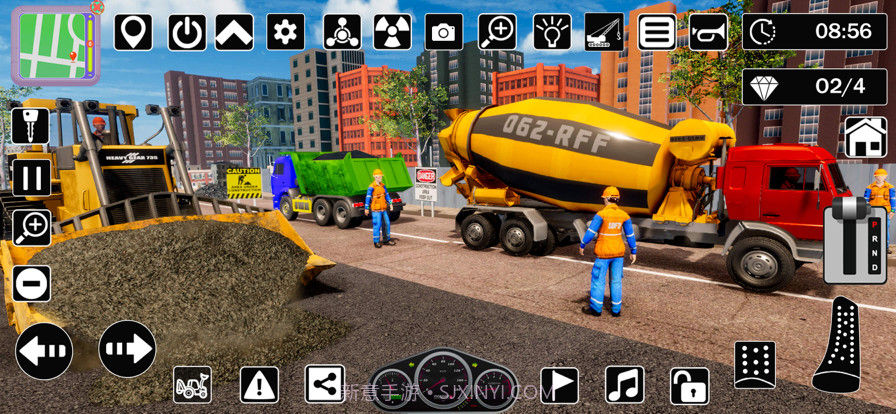Steer right with the right arrow
This screenshot has width=896, height=414.
127,349
